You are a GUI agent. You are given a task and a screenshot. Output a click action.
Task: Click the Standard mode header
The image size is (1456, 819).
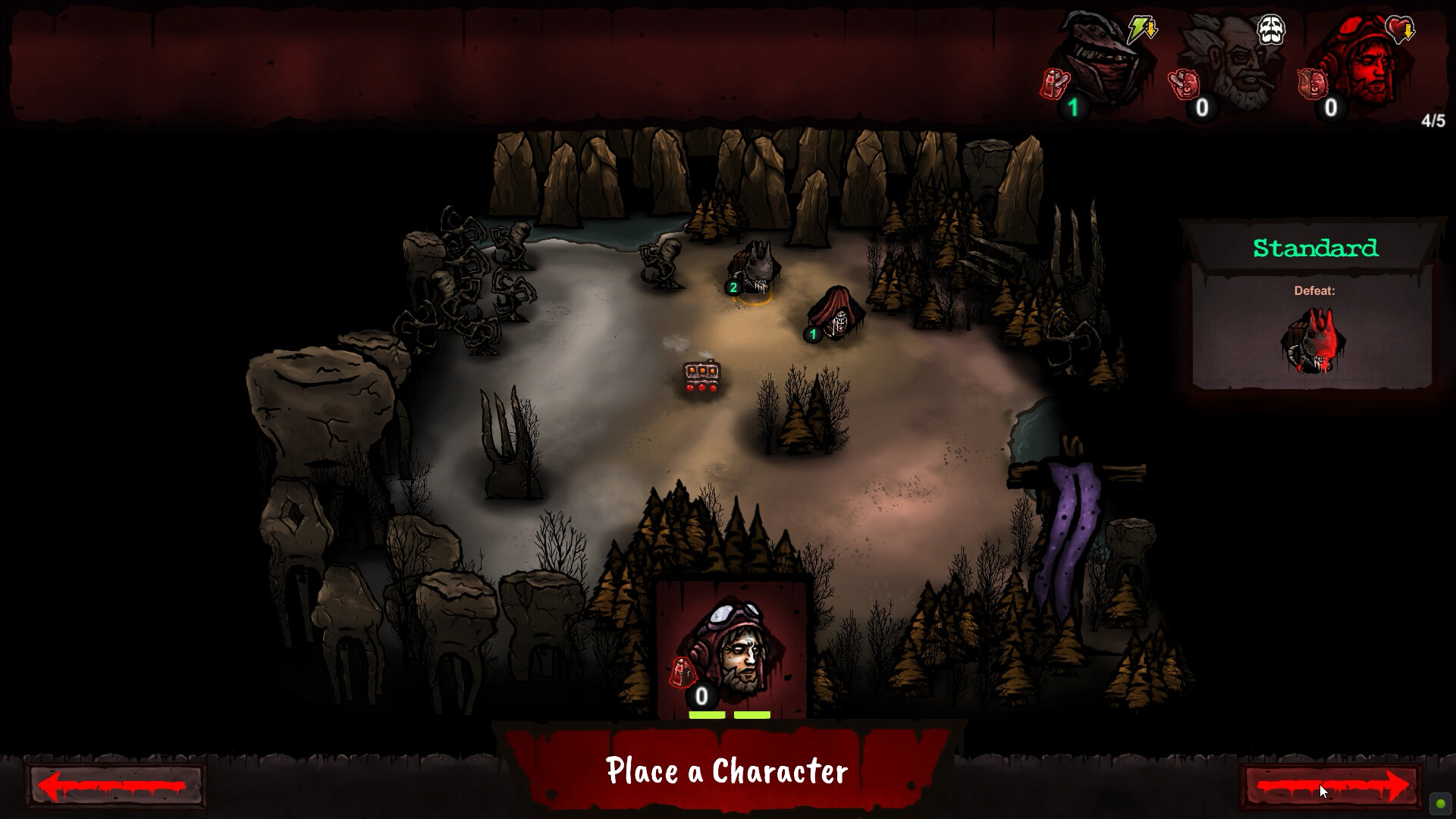[1315, 248]
